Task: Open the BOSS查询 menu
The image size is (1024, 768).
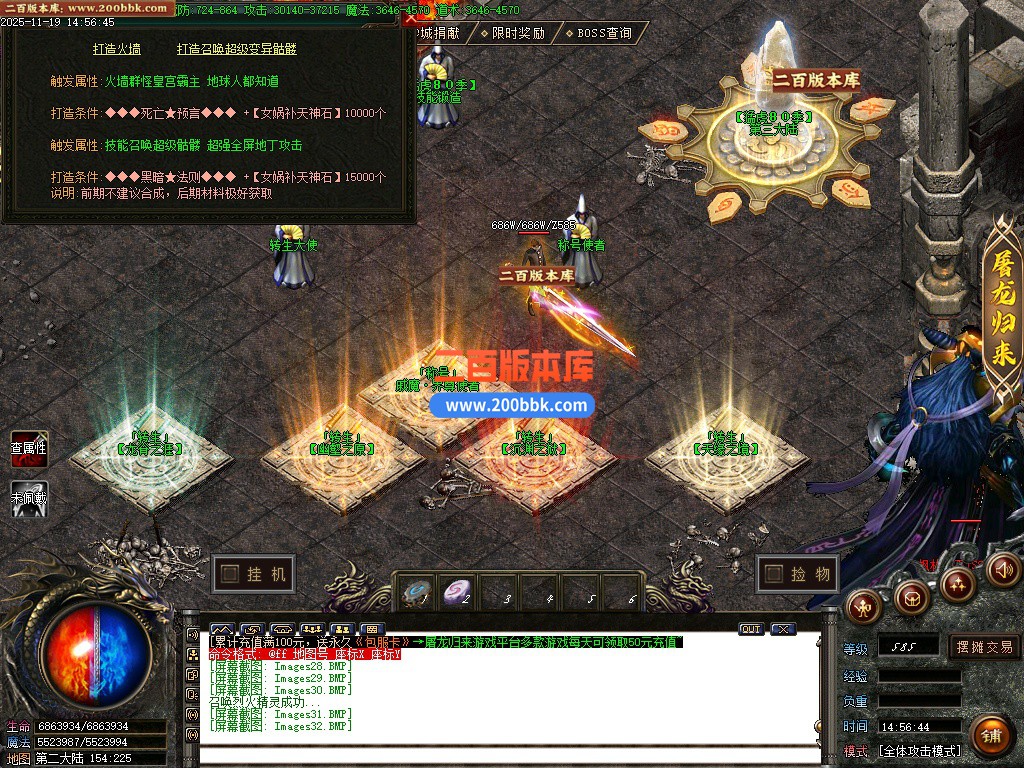Action: (x=598, y=33)
